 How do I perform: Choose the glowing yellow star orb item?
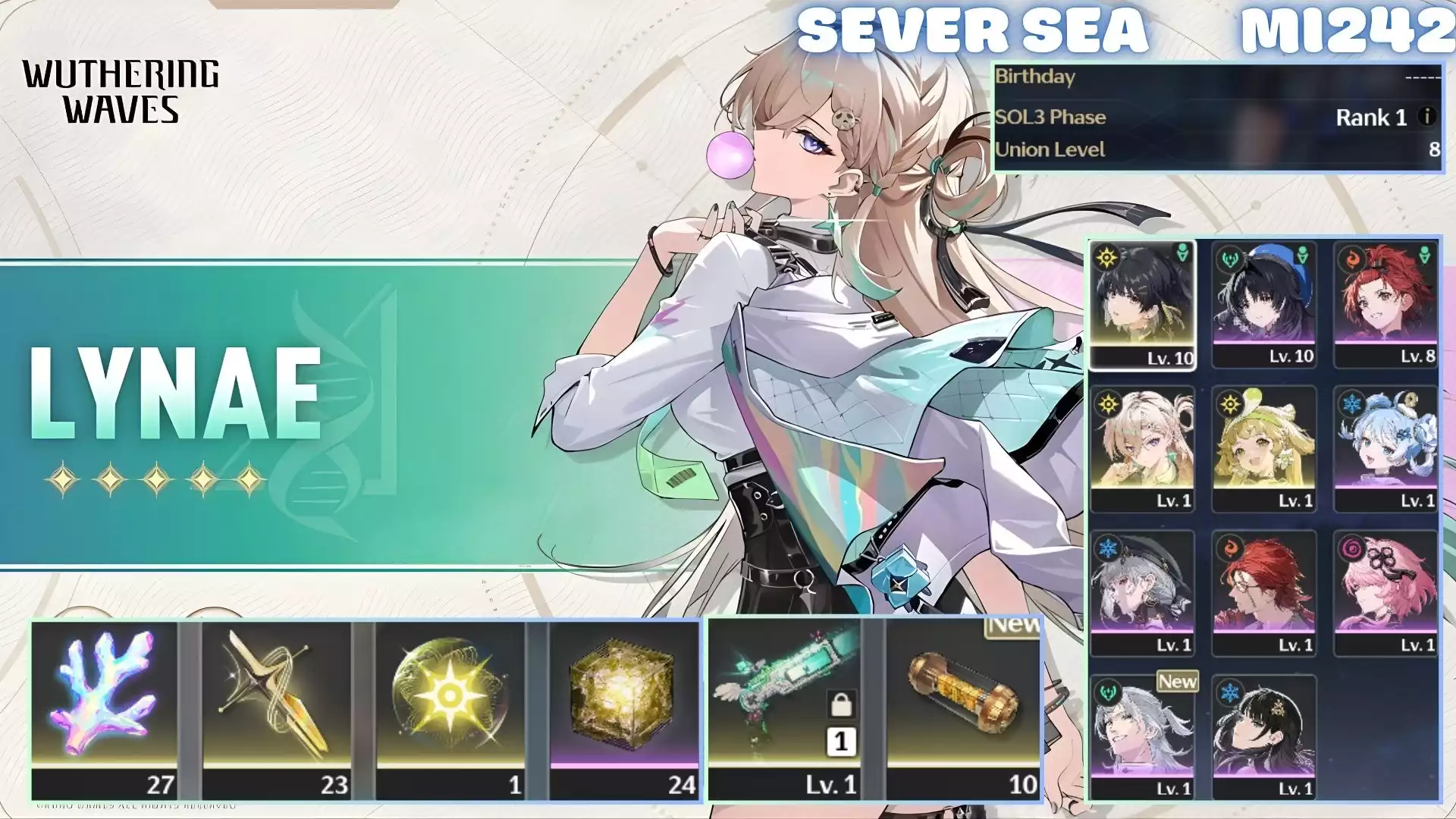point(450,709)
